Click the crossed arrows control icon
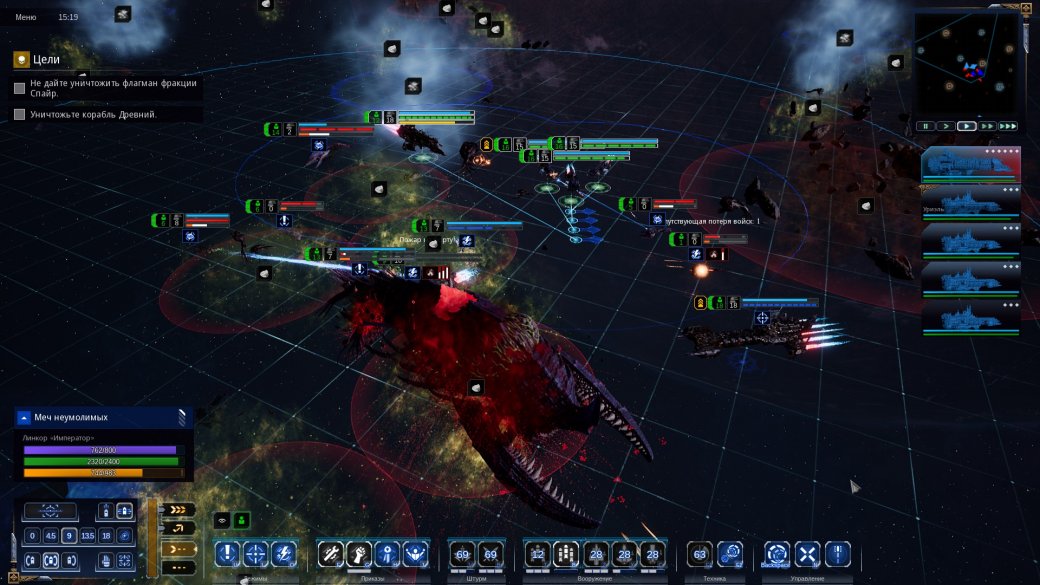This screenshot has width=1040, height=585. (x=807, y=553)
